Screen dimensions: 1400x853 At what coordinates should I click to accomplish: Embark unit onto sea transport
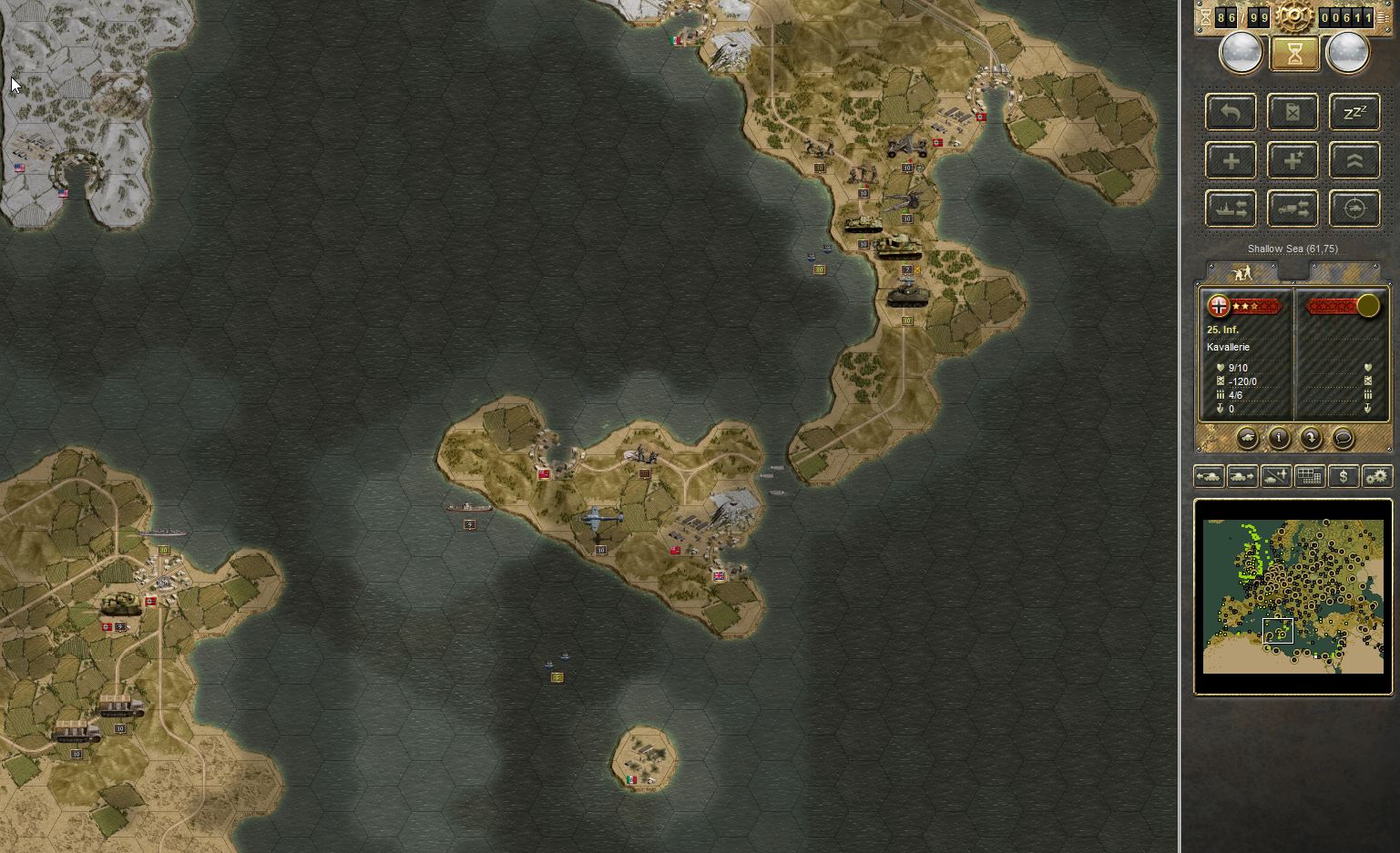pos(1230,208)
